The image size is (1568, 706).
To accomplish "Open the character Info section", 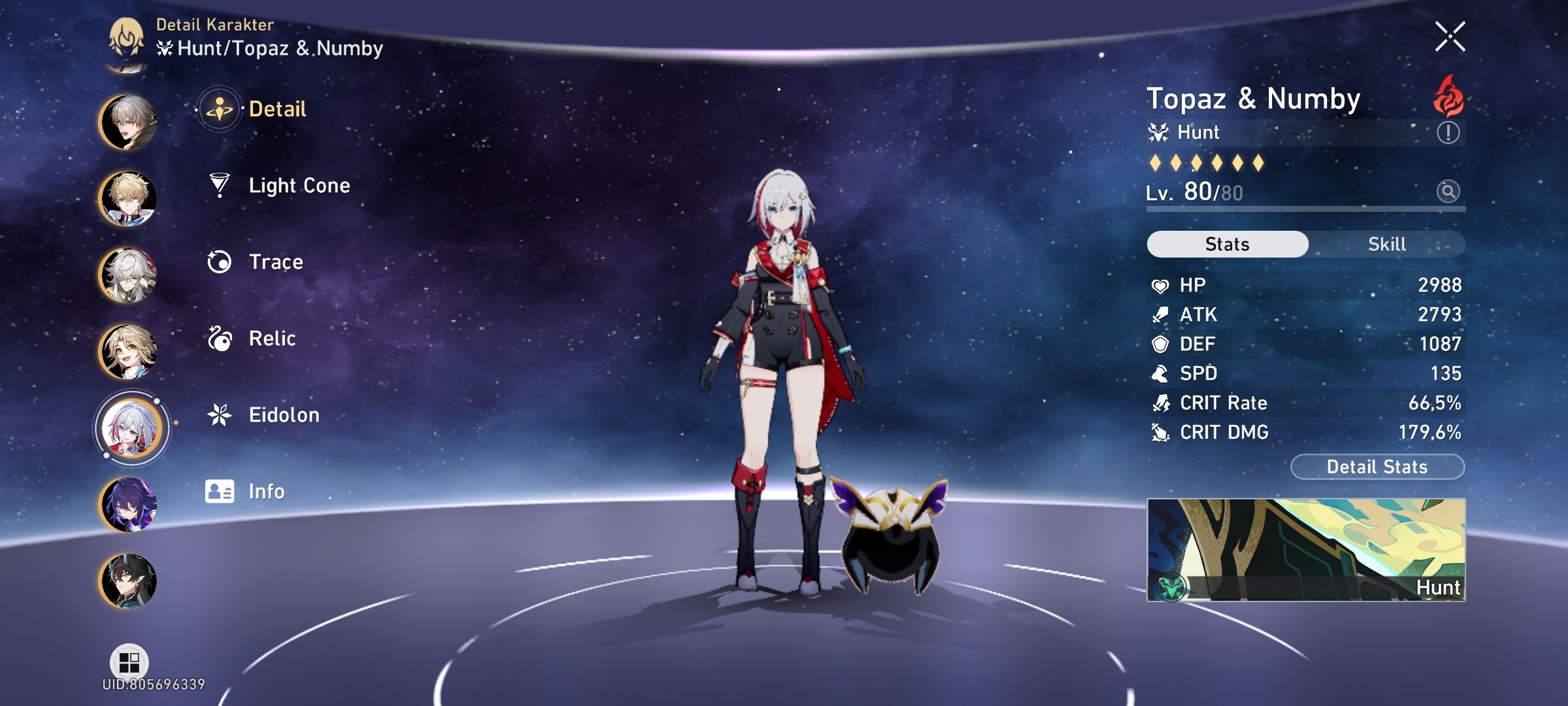I will [268, 491].
